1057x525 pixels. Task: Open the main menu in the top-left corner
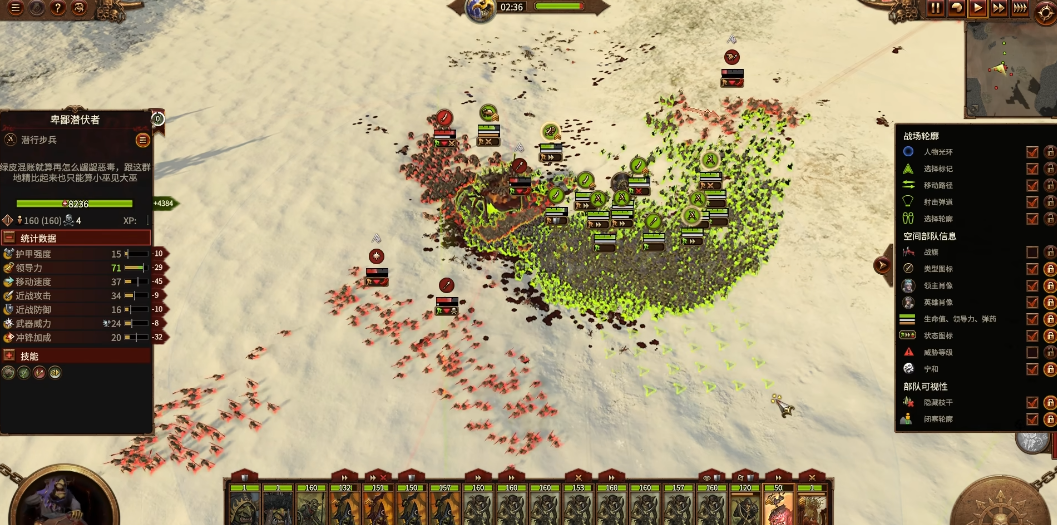pos(15,8)
